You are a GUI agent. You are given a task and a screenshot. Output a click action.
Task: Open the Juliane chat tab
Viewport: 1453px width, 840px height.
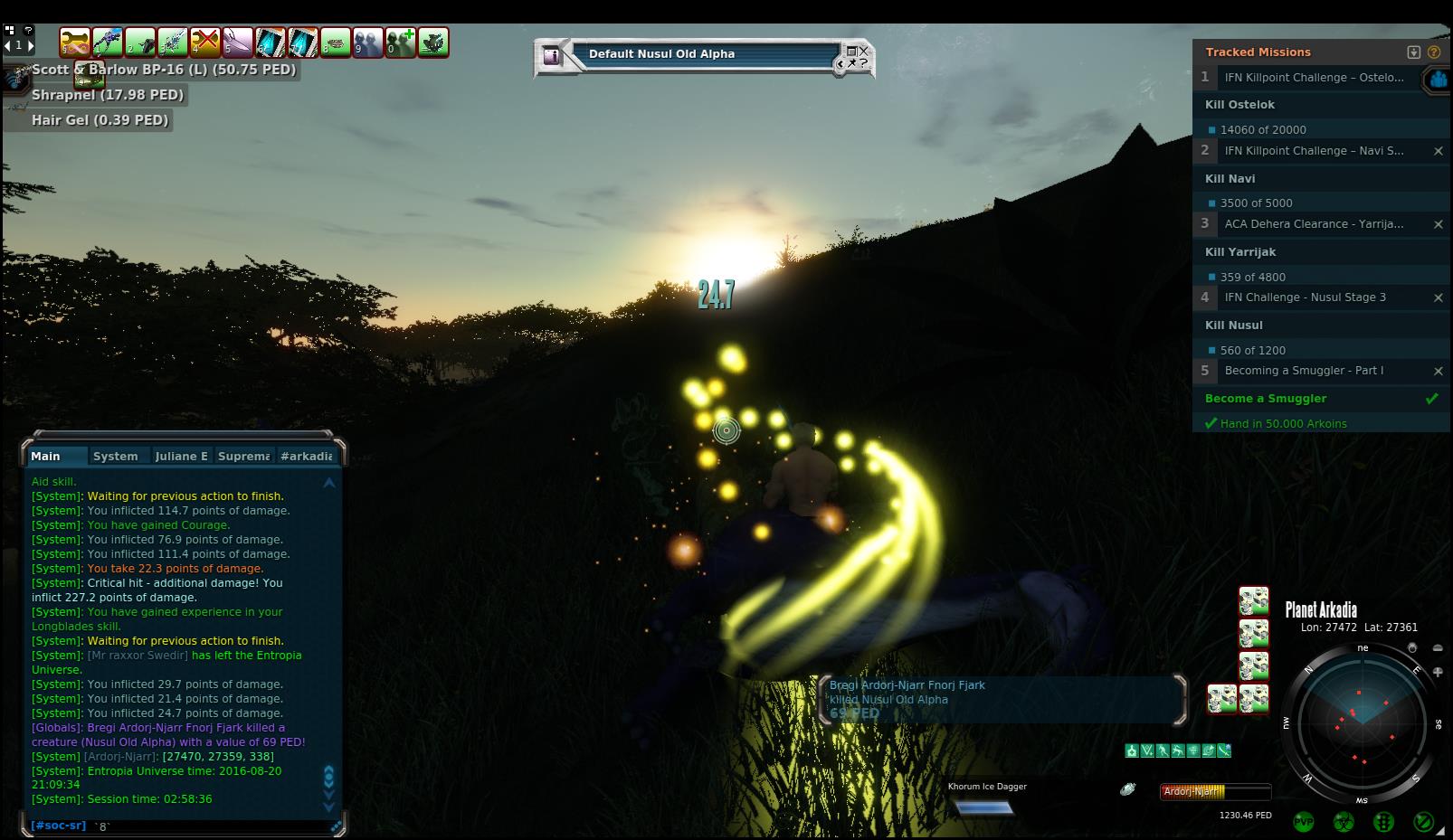(x=181, y=456)
